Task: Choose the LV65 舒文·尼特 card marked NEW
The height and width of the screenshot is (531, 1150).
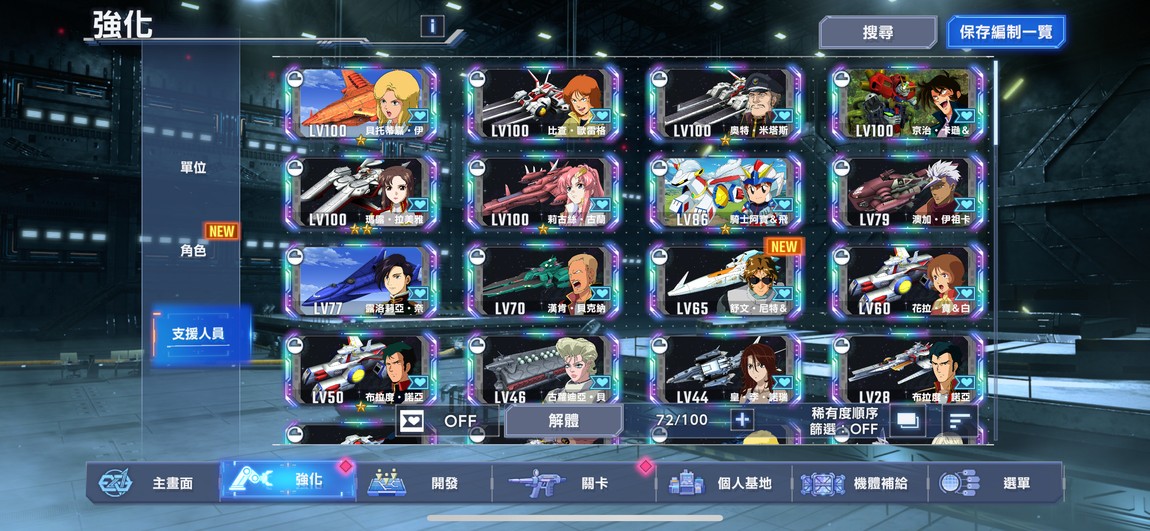Action: coord(725,281)
